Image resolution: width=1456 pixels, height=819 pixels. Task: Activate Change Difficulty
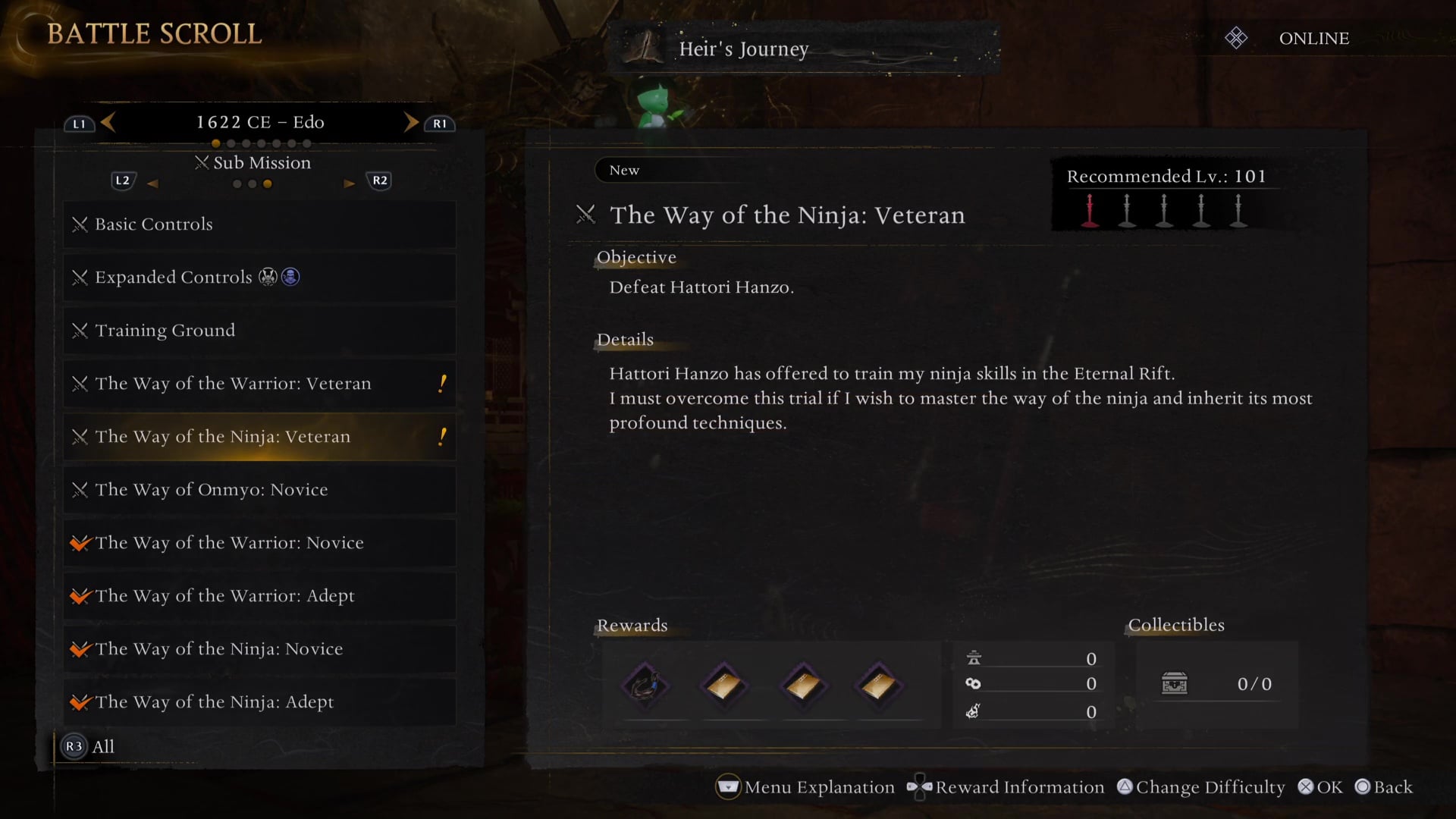coord(1201,787)
